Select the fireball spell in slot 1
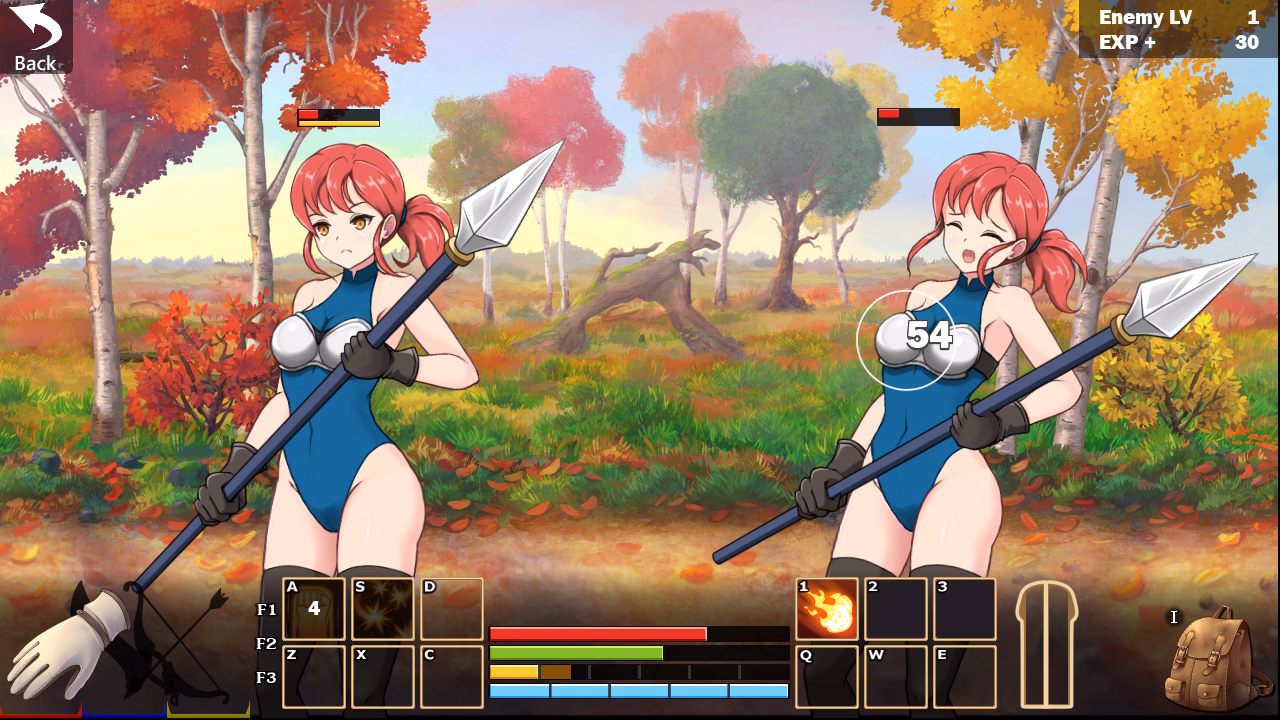Image resolution: width=1280 pixels, height=720 pixels. pyautogui.click(x=827, y=607)
